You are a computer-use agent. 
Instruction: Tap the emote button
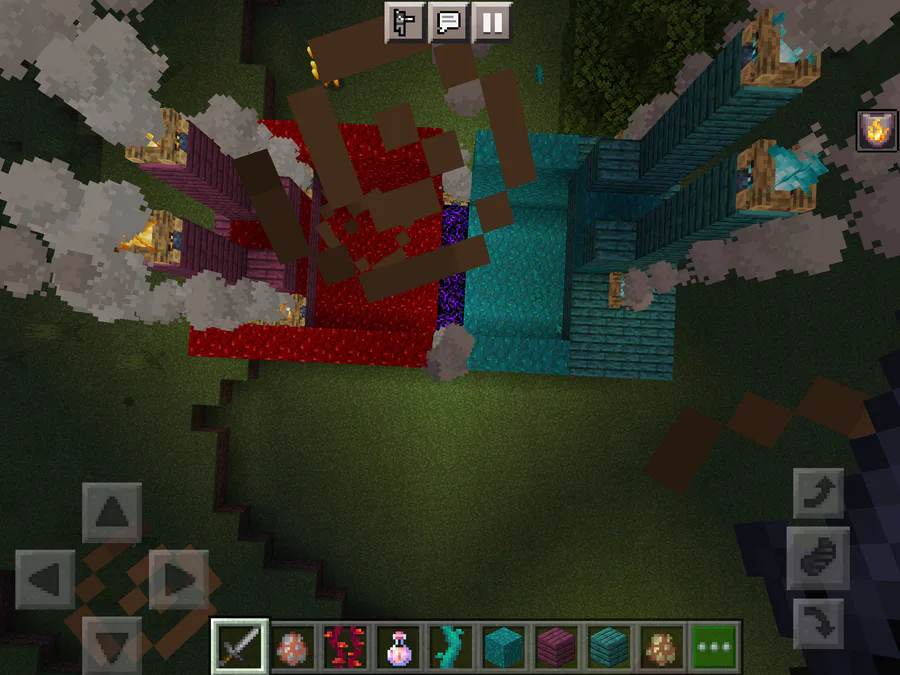click(x=406, y=22)
